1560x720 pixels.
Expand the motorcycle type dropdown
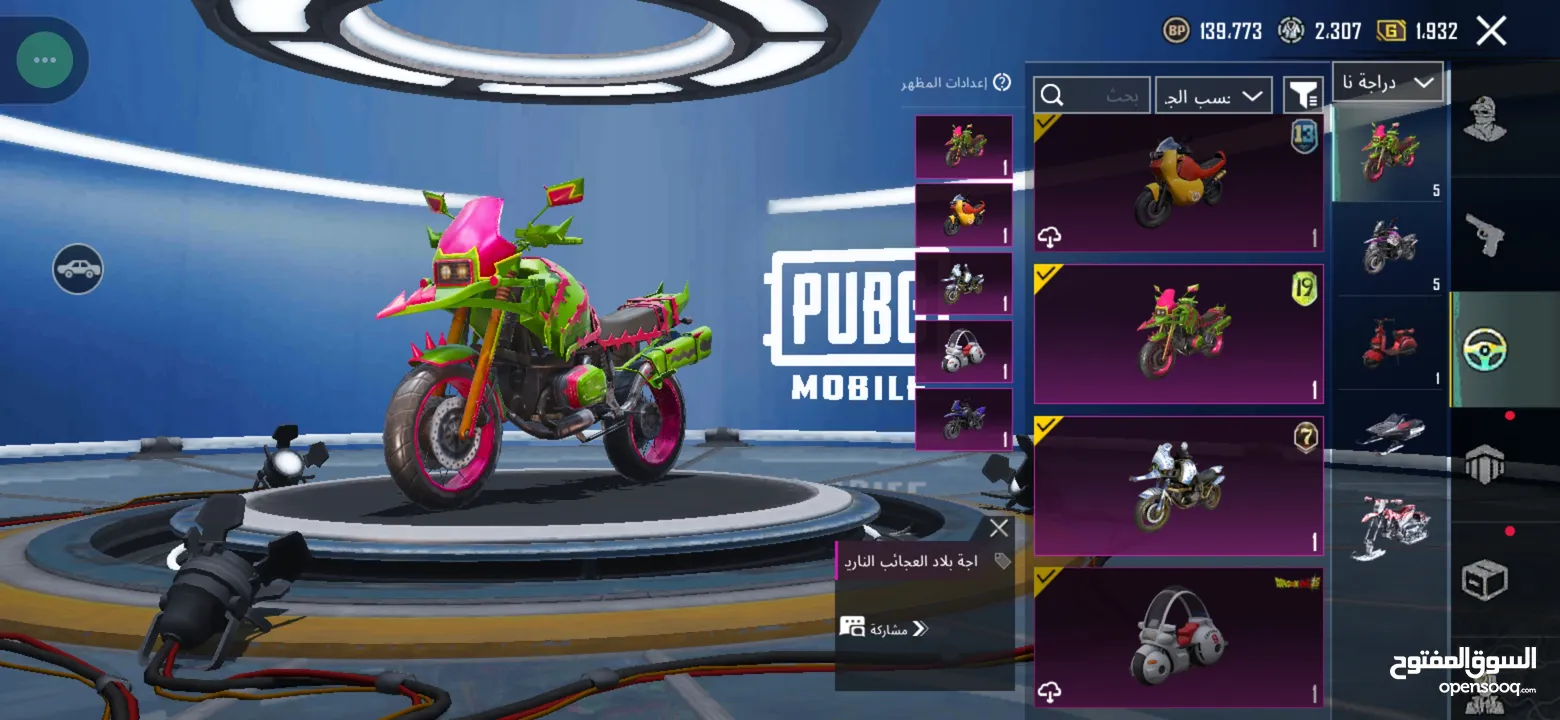[1388, 82]
